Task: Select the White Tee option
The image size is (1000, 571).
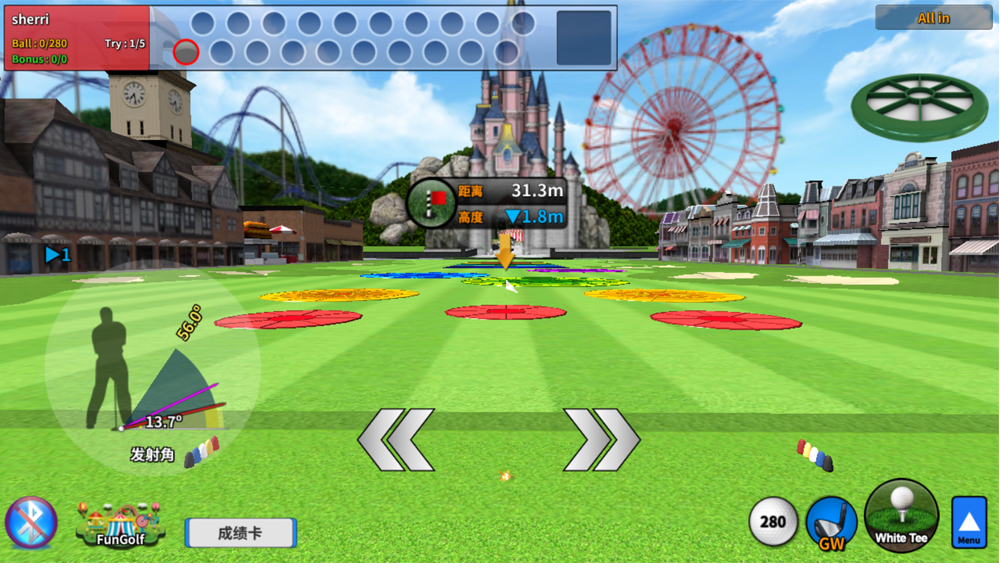Action: pyautogui.click(x=901, y=516)
